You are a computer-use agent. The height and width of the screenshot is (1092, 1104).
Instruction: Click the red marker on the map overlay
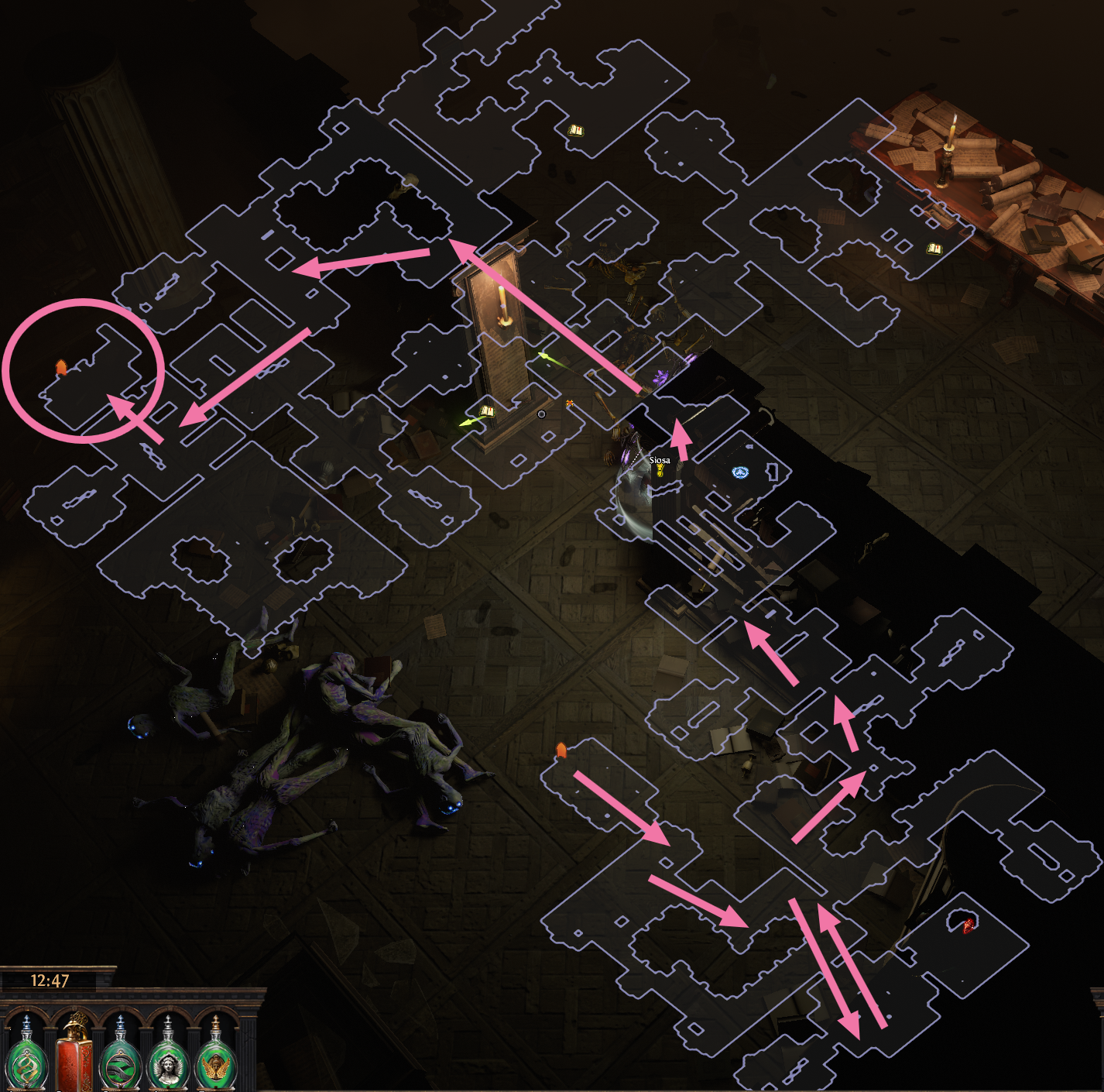point(968,924)
